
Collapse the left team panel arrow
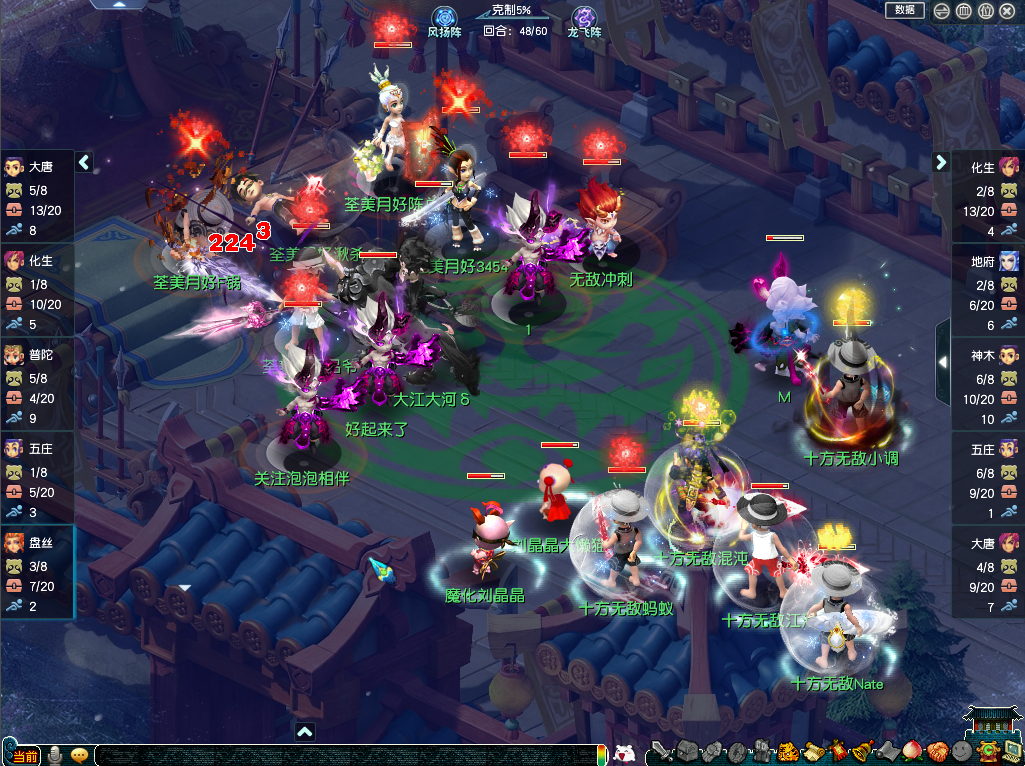point(84,162)
